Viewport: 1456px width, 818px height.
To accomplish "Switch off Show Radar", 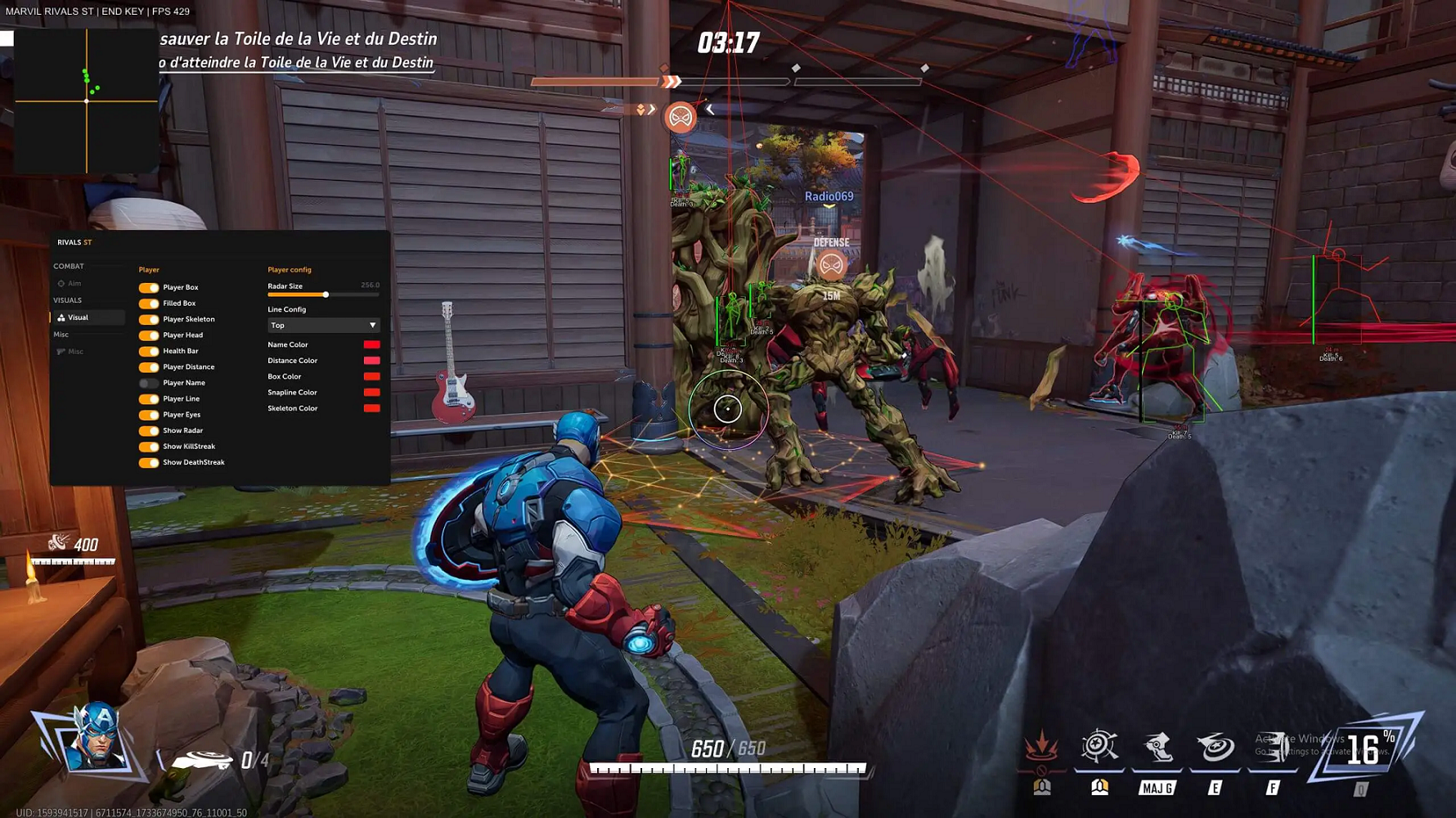I will (x=149, y=431).
